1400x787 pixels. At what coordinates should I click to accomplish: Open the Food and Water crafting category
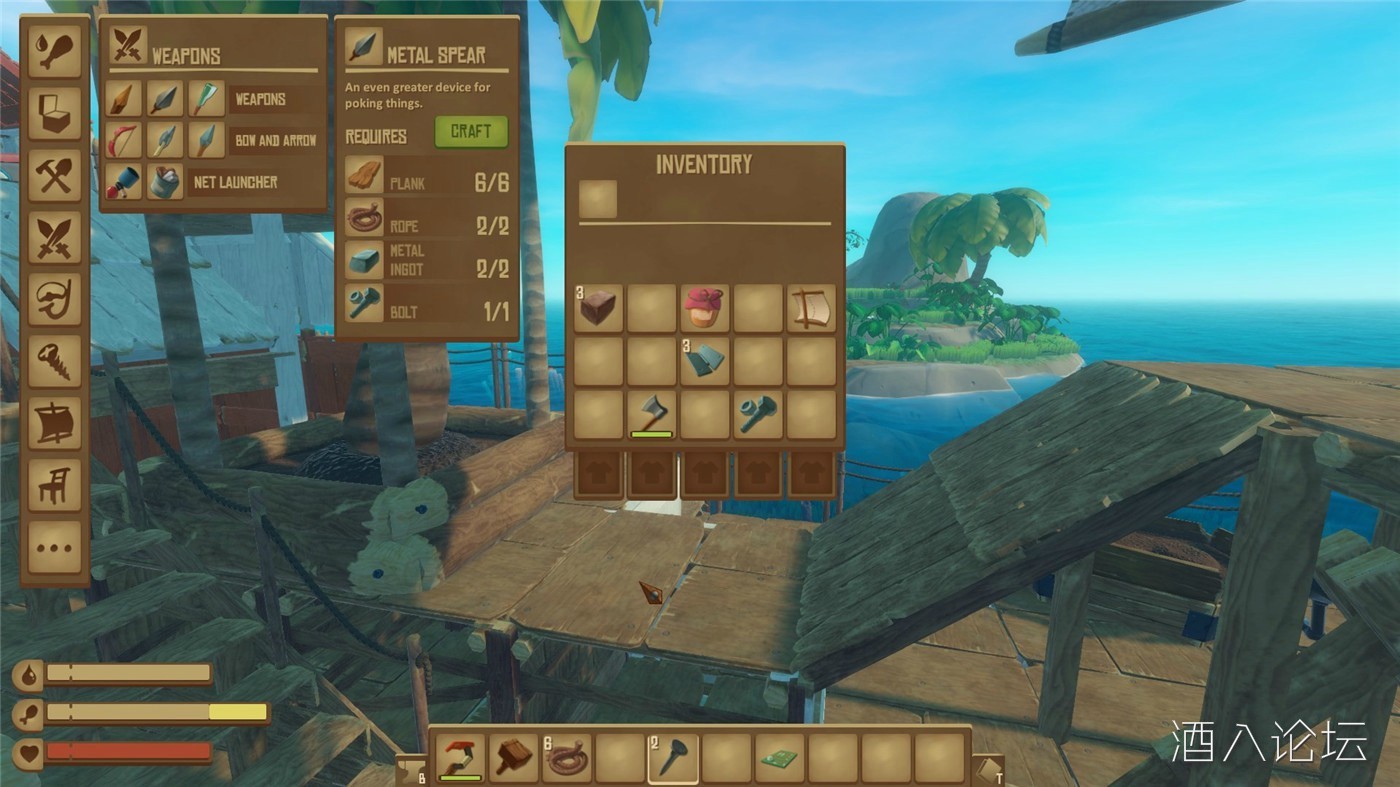54,51
